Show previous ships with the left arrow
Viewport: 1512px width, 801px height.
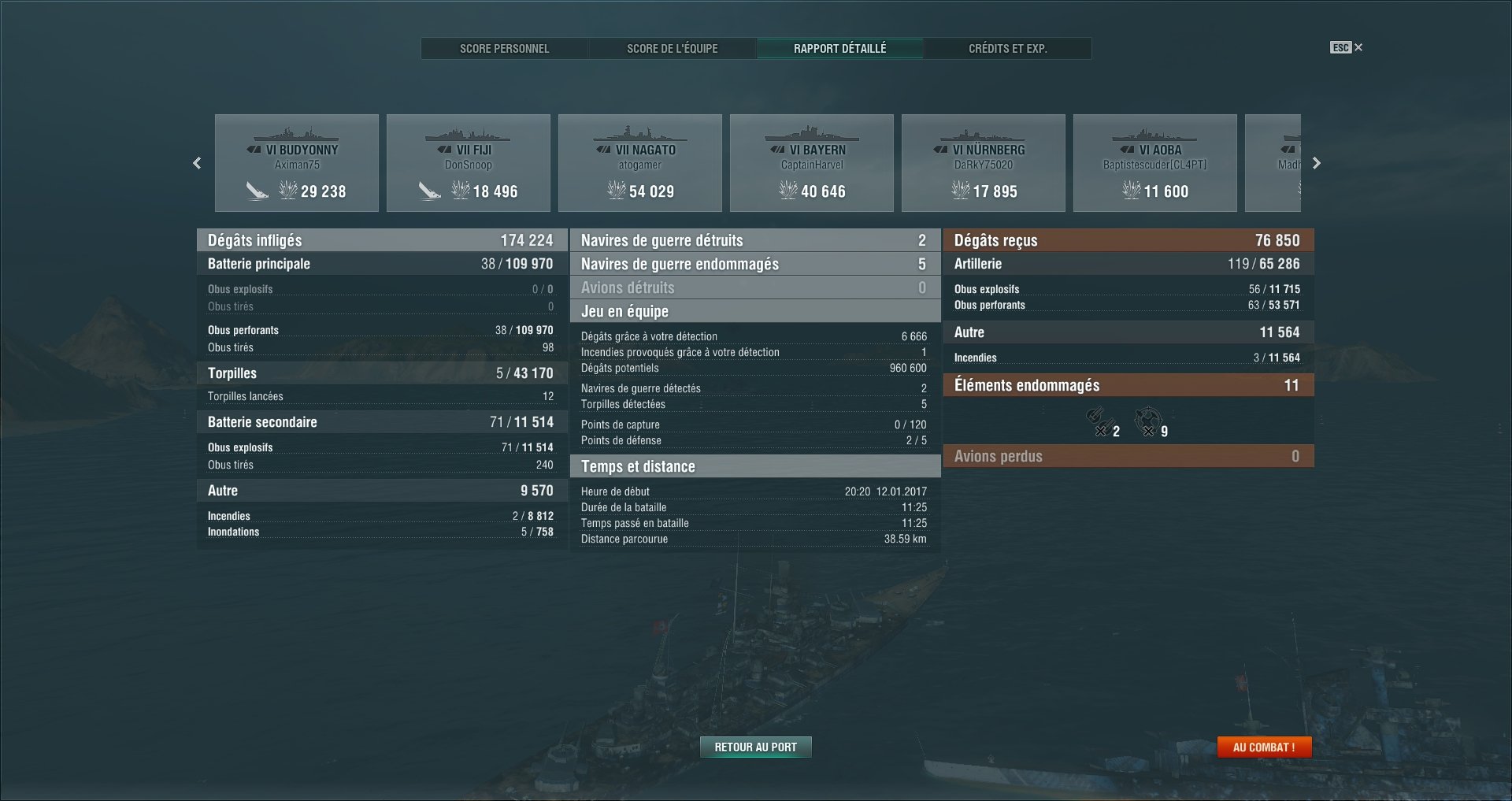(197, 163)
